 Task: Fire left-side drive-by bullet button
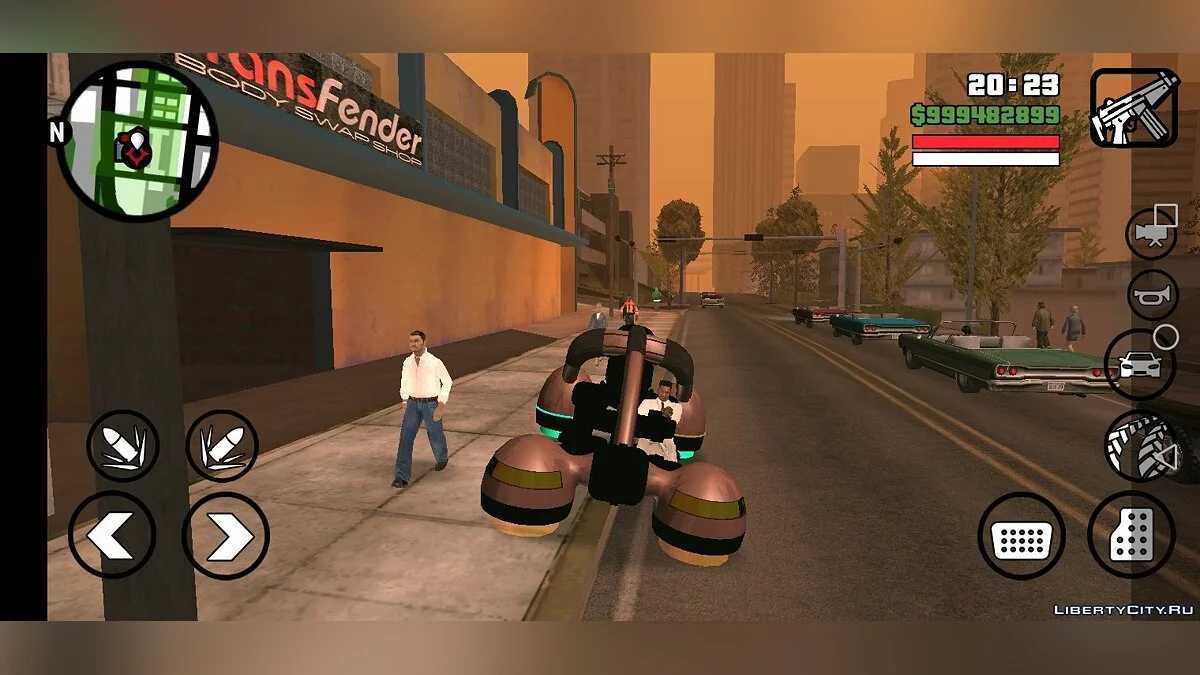coord(122,446)
